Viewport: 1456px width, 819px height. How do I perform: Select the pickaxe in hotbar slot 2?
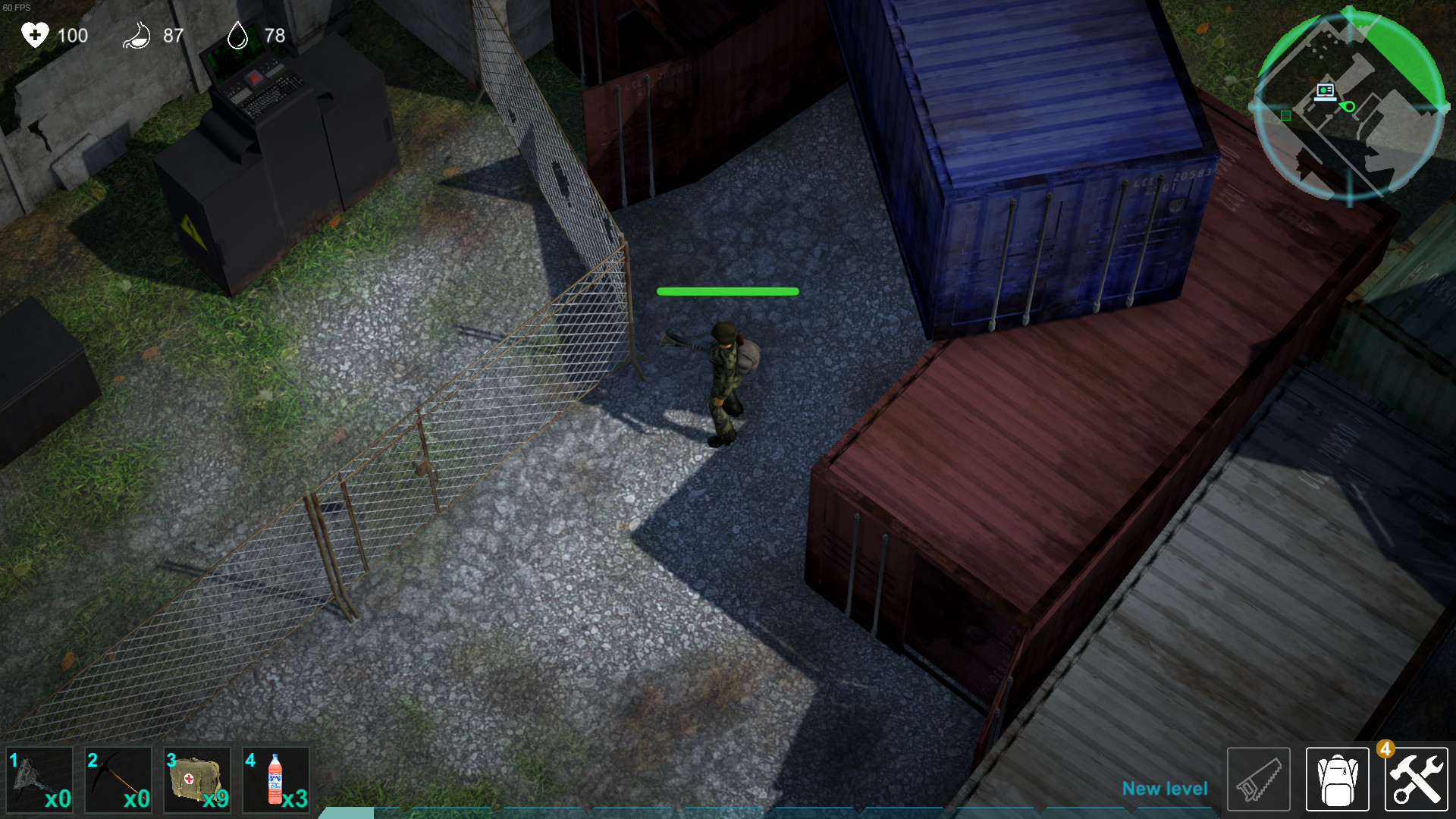[x=118, y=779]
